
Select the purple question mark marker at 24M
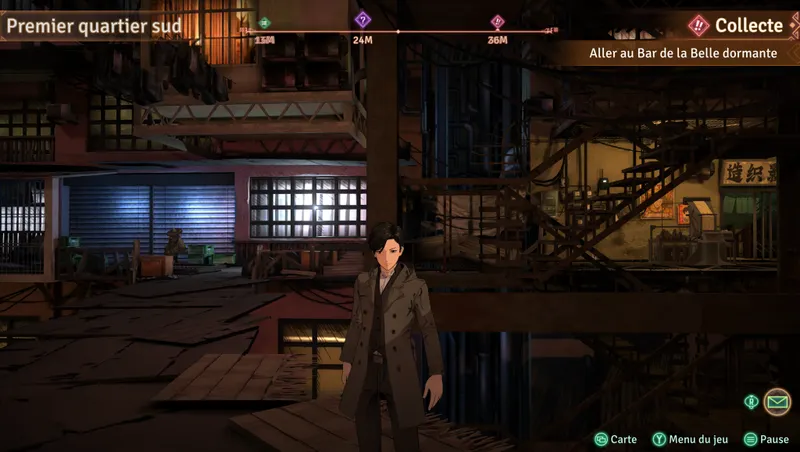363,19
